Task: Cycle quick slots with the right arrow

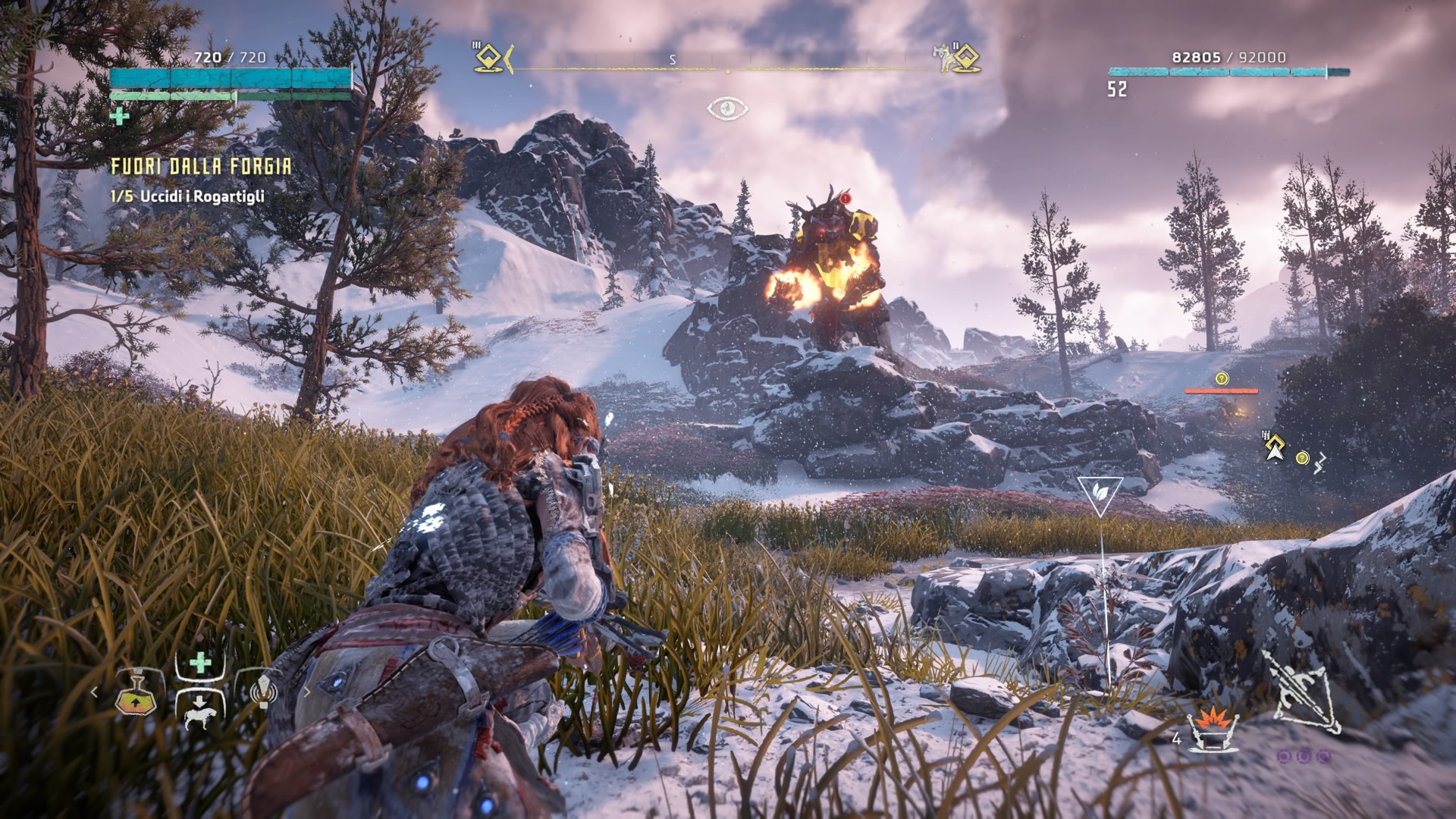Action: tap(307, 692)
